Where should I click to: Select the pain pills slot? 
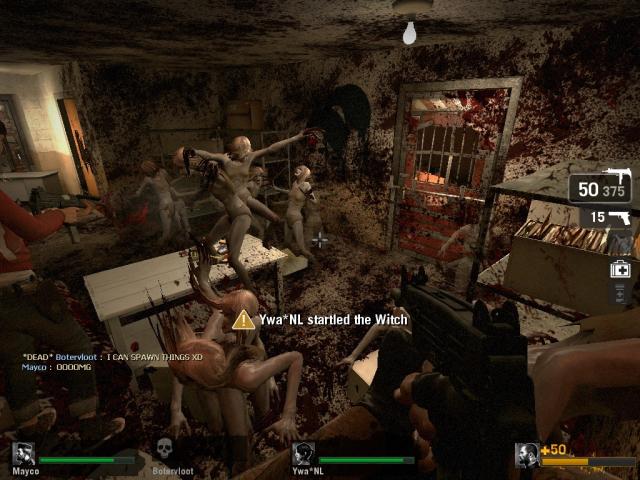click(x=620, y=293)
